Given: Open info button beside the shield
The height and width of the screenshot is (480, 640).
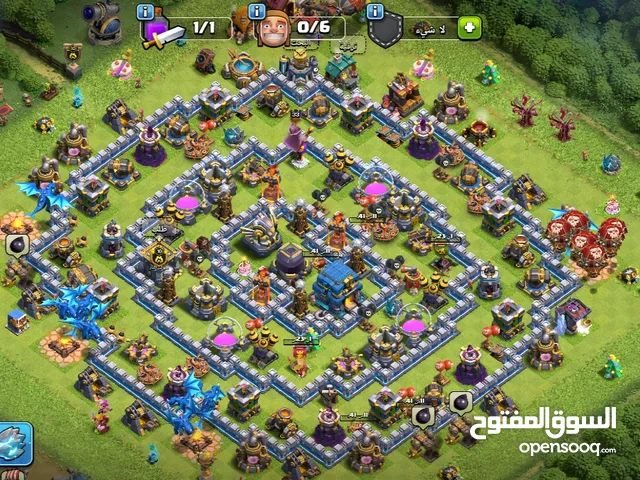Looking at the screenshot, I should point(376,11).
